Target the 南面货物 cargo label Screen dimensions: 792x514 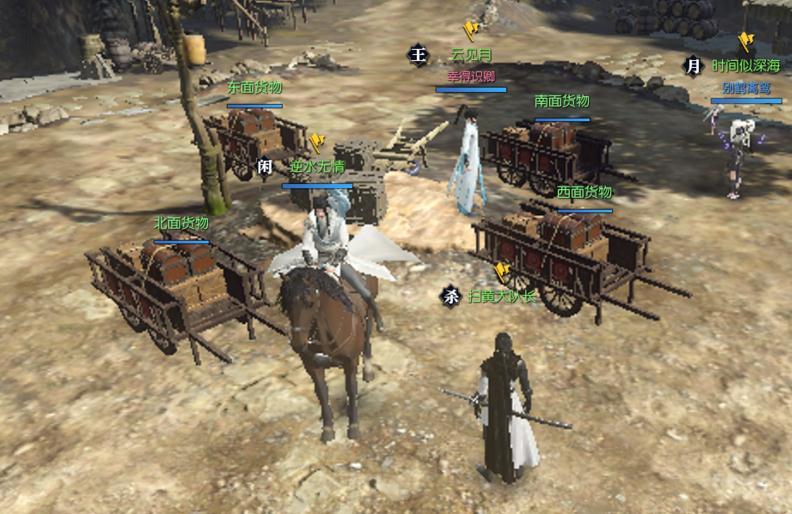click(562, 101)
